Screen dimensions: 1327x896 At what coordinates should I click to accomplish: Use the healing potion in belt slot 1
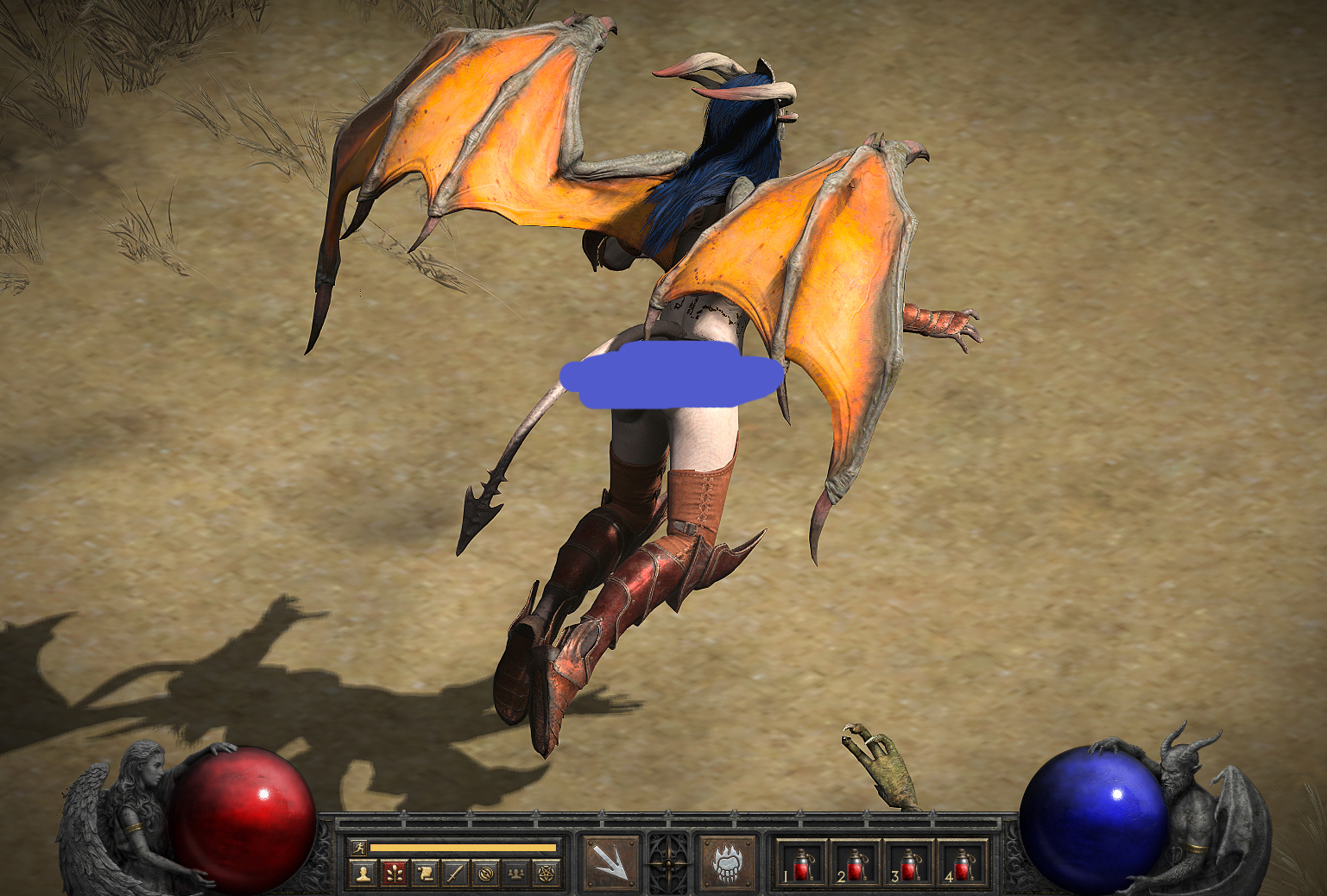coord(800,863)
